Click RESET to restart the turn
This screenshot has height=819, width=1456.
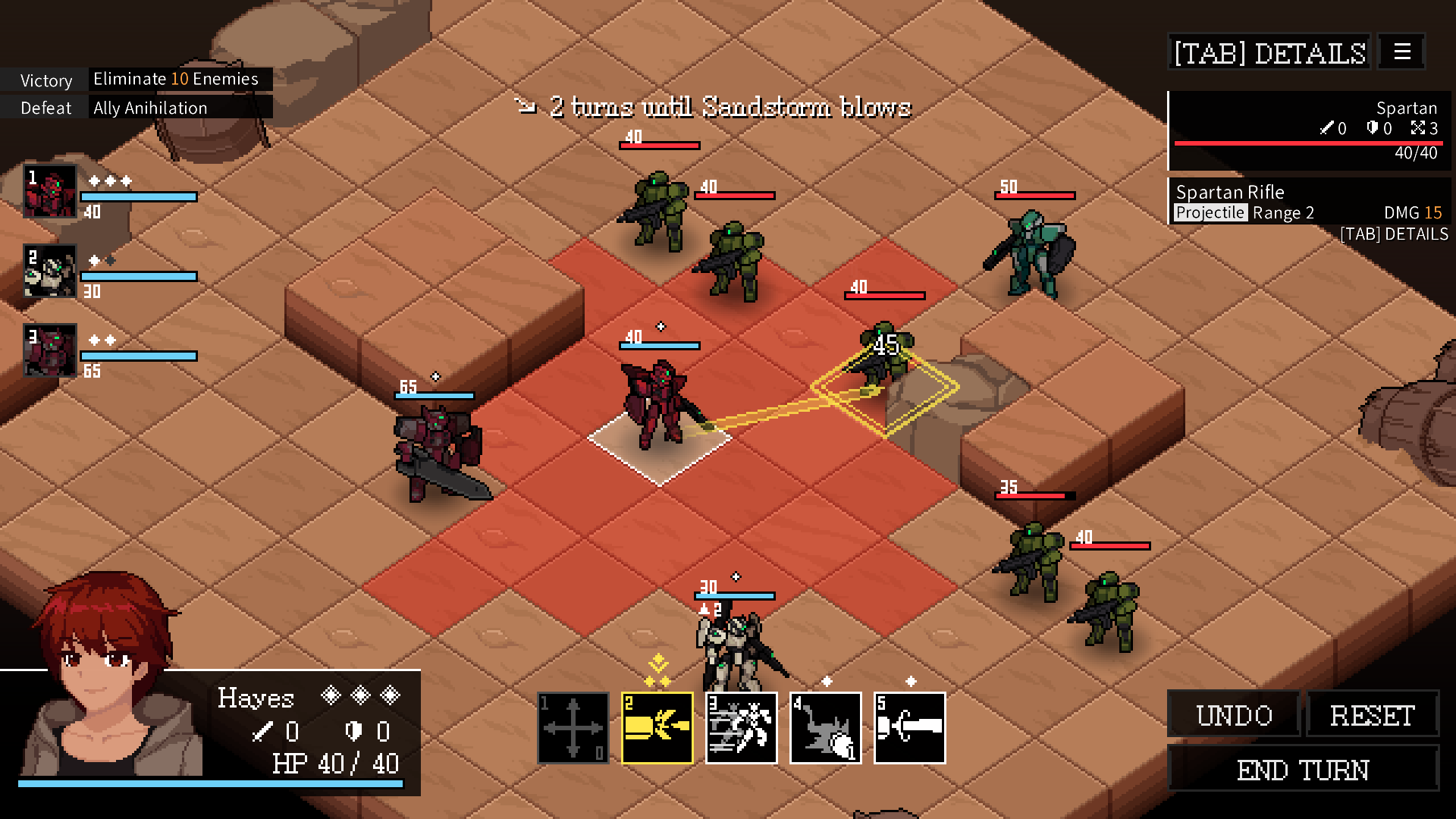(1373, 714)
